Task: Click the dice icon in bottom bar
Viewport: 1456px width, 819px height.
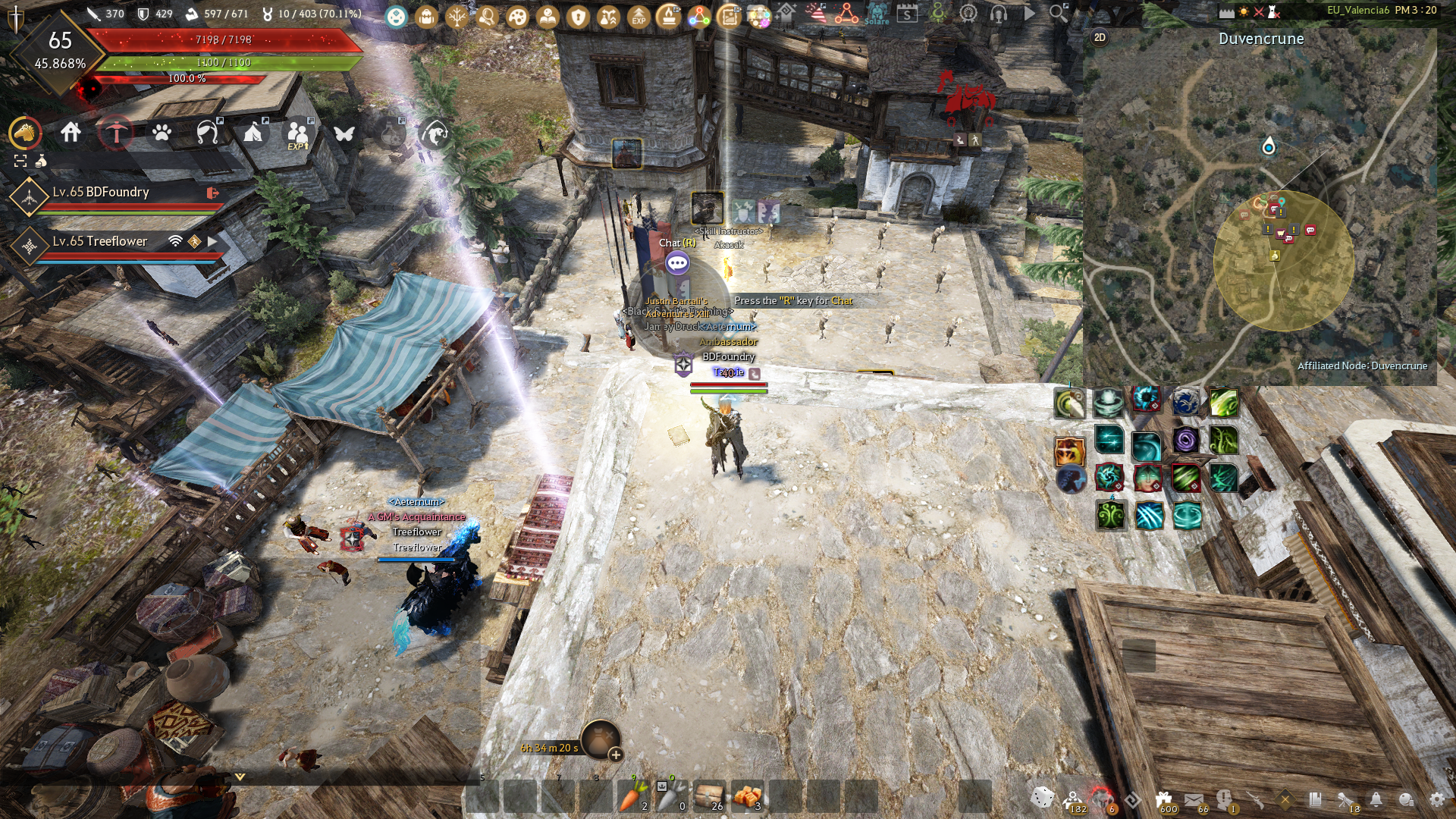Action: [1042, 798]
